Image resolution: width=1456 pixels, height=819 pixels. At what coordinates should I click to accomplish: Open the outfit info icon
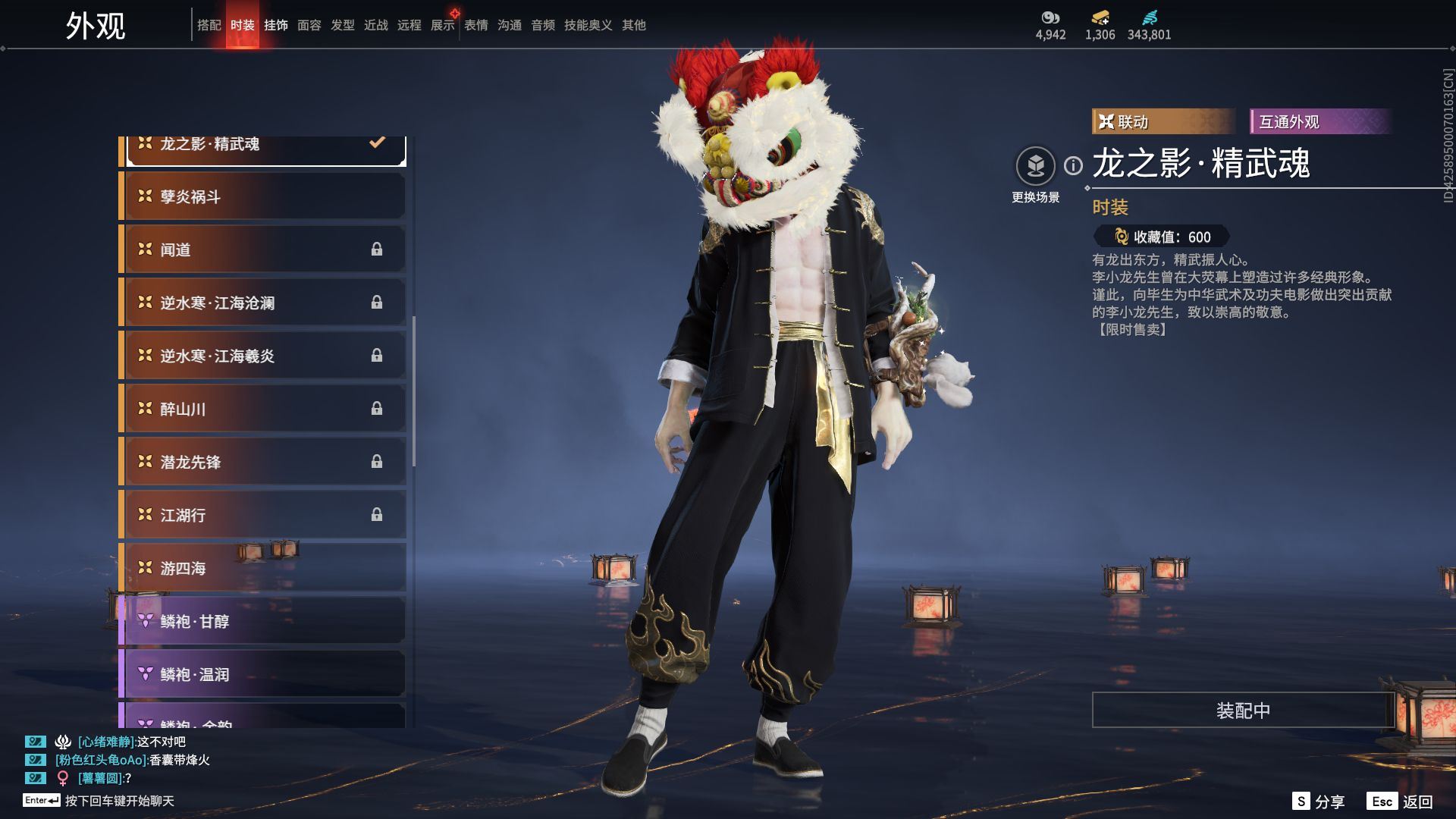click(1073, 165)
